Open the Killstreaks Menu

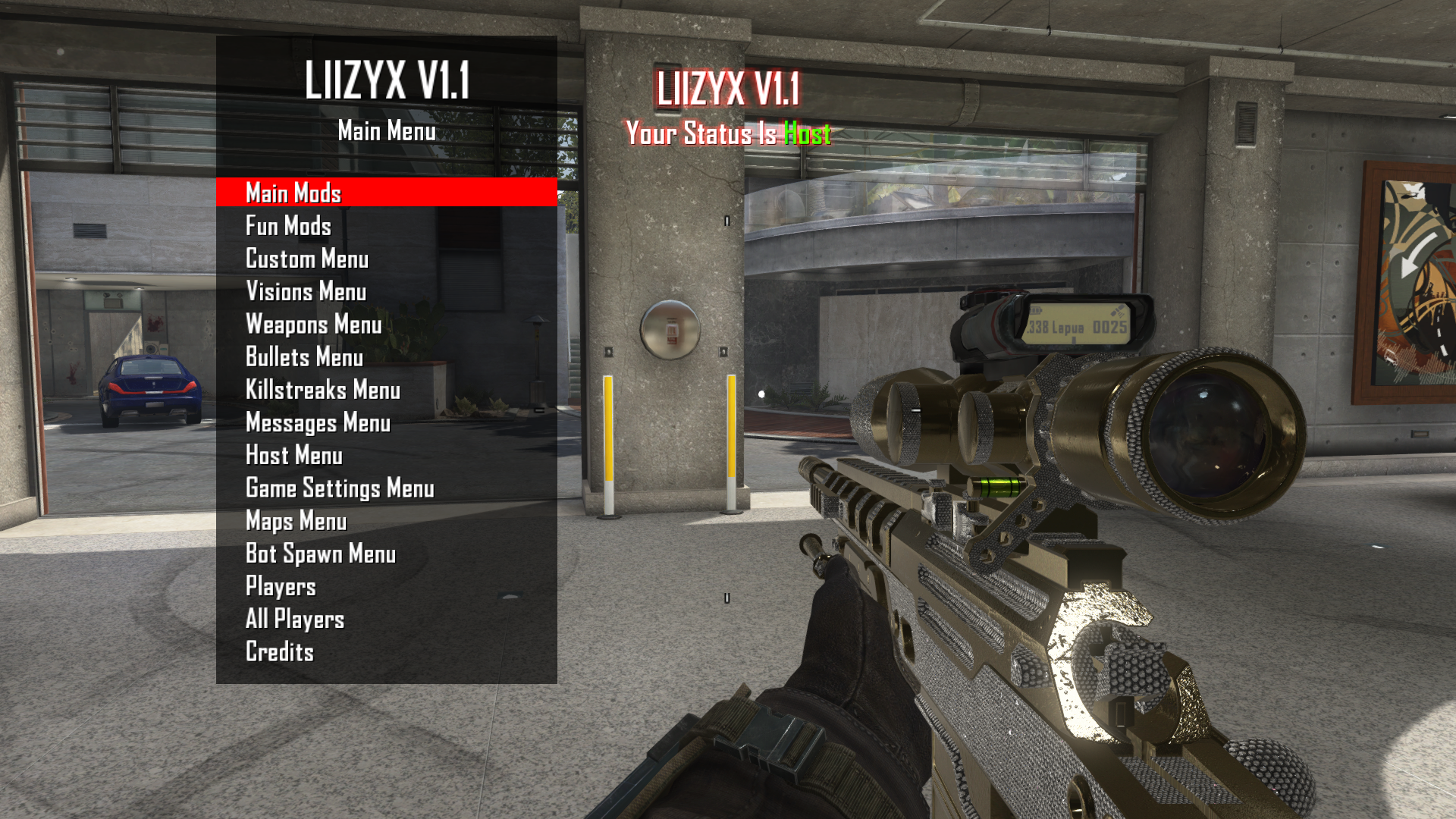click(322, 390)
